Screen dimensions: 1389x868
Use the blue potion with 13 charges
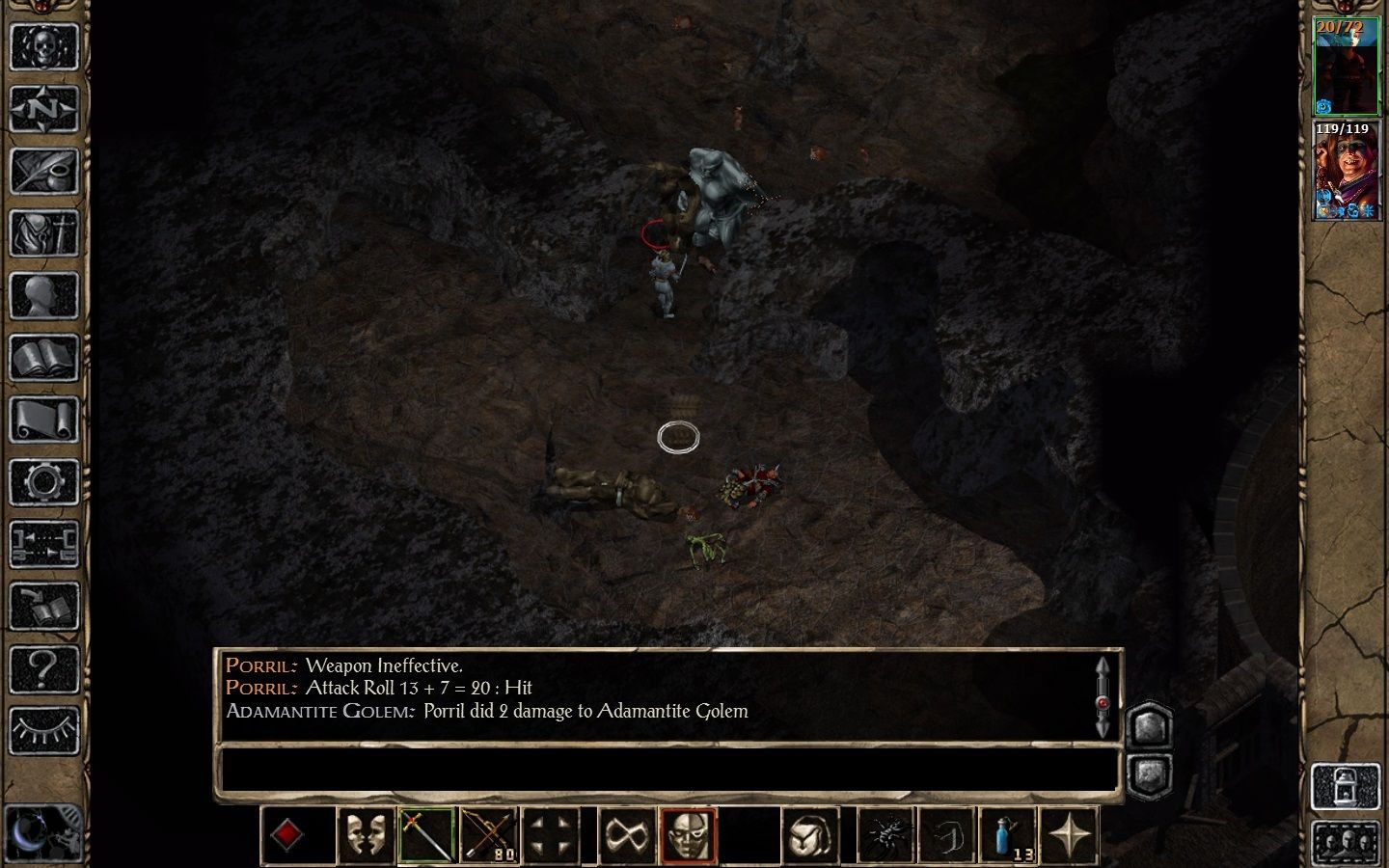[1007, 835]
